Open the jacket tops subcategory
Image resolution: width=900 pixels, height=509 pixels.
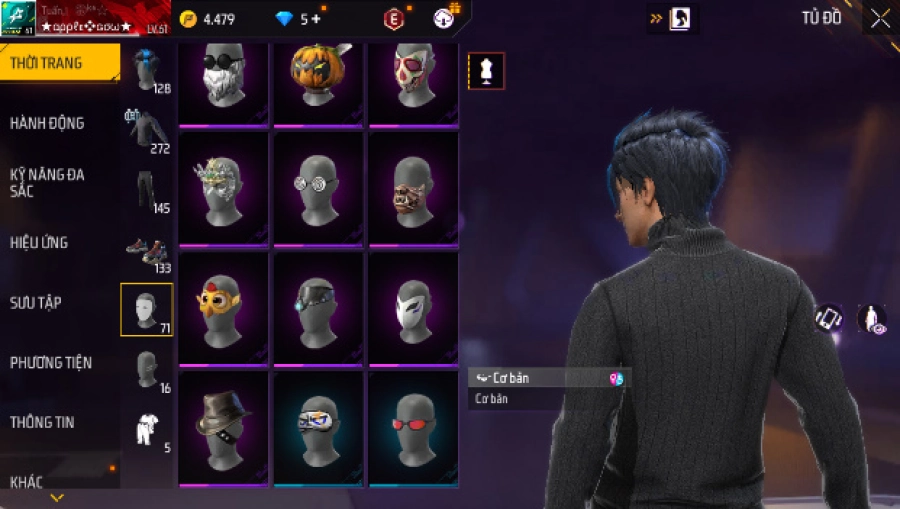[146, 130]
